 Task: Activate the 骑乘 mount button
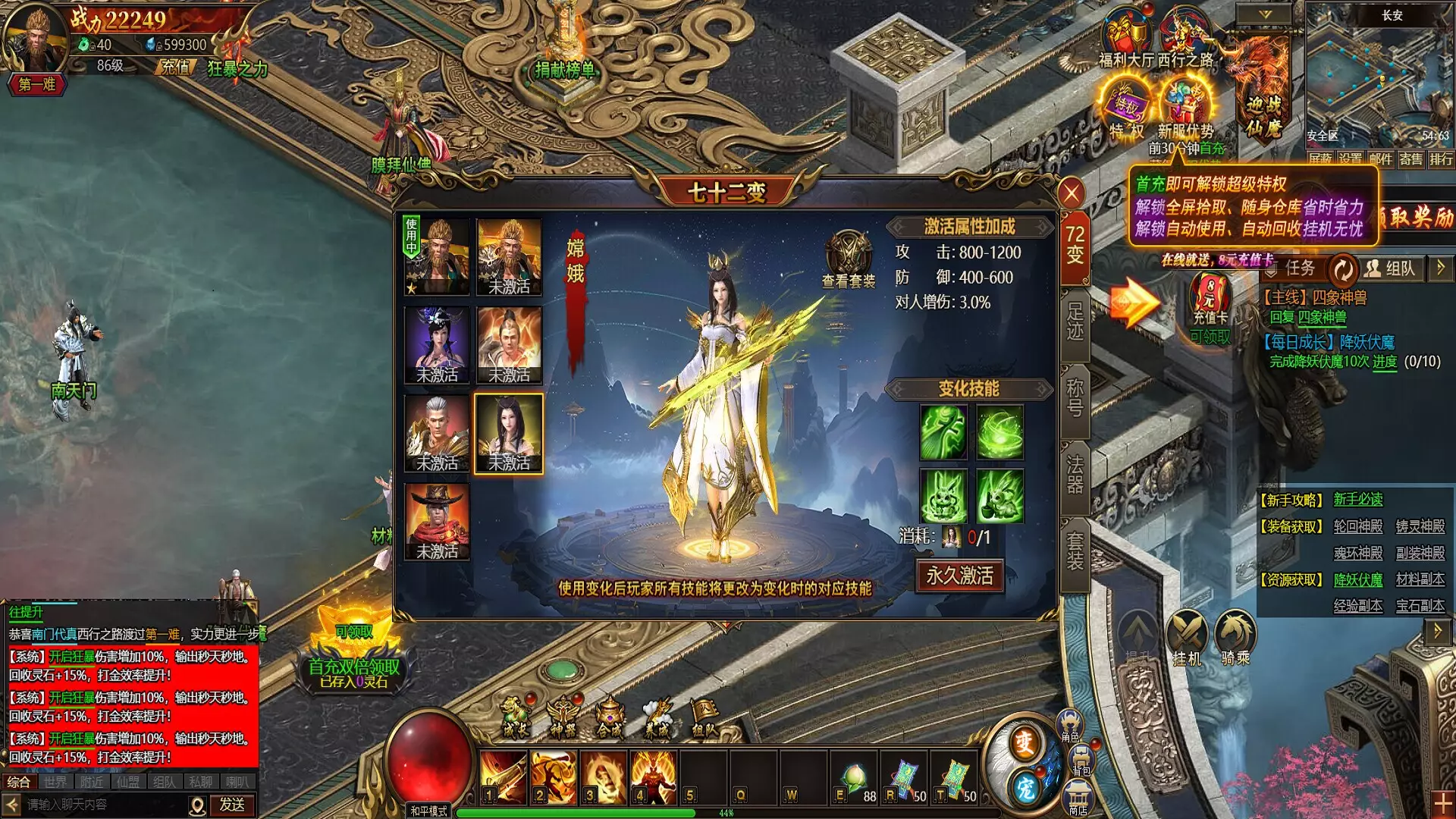click(x=1235, y=635)
